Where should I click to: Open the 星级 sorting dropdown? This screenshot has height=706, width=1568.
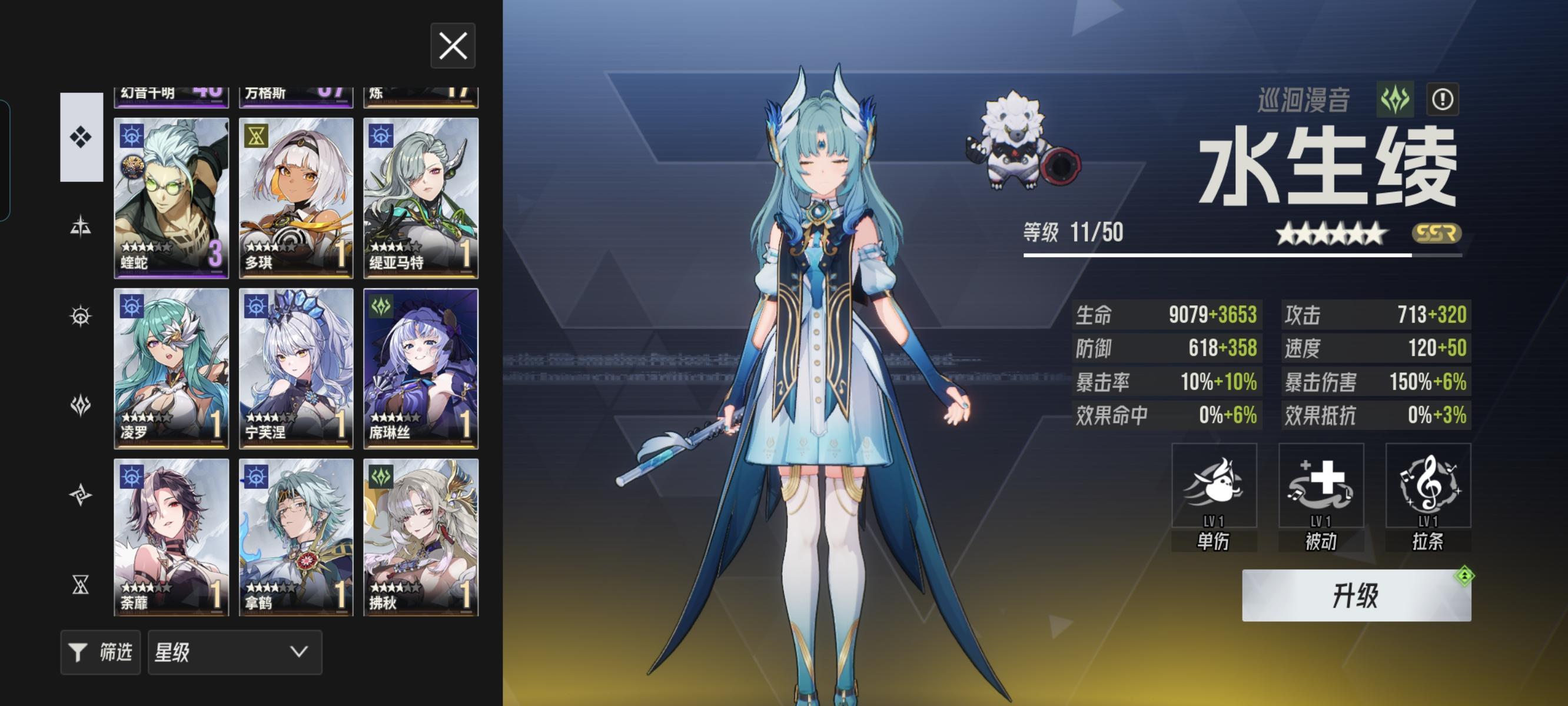pyautogui.click(x=234, y=652)
